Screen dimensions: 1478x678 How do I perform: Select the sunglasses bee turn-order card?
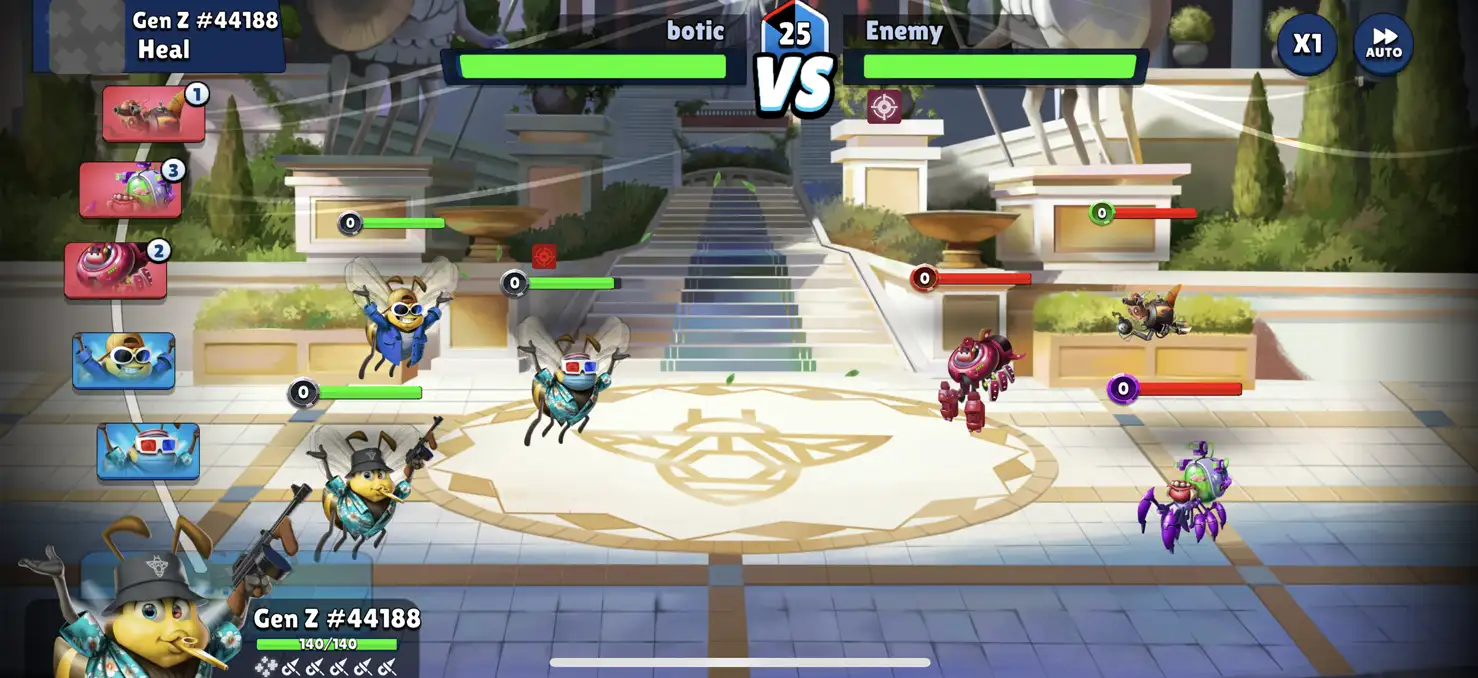click(124, 361)
